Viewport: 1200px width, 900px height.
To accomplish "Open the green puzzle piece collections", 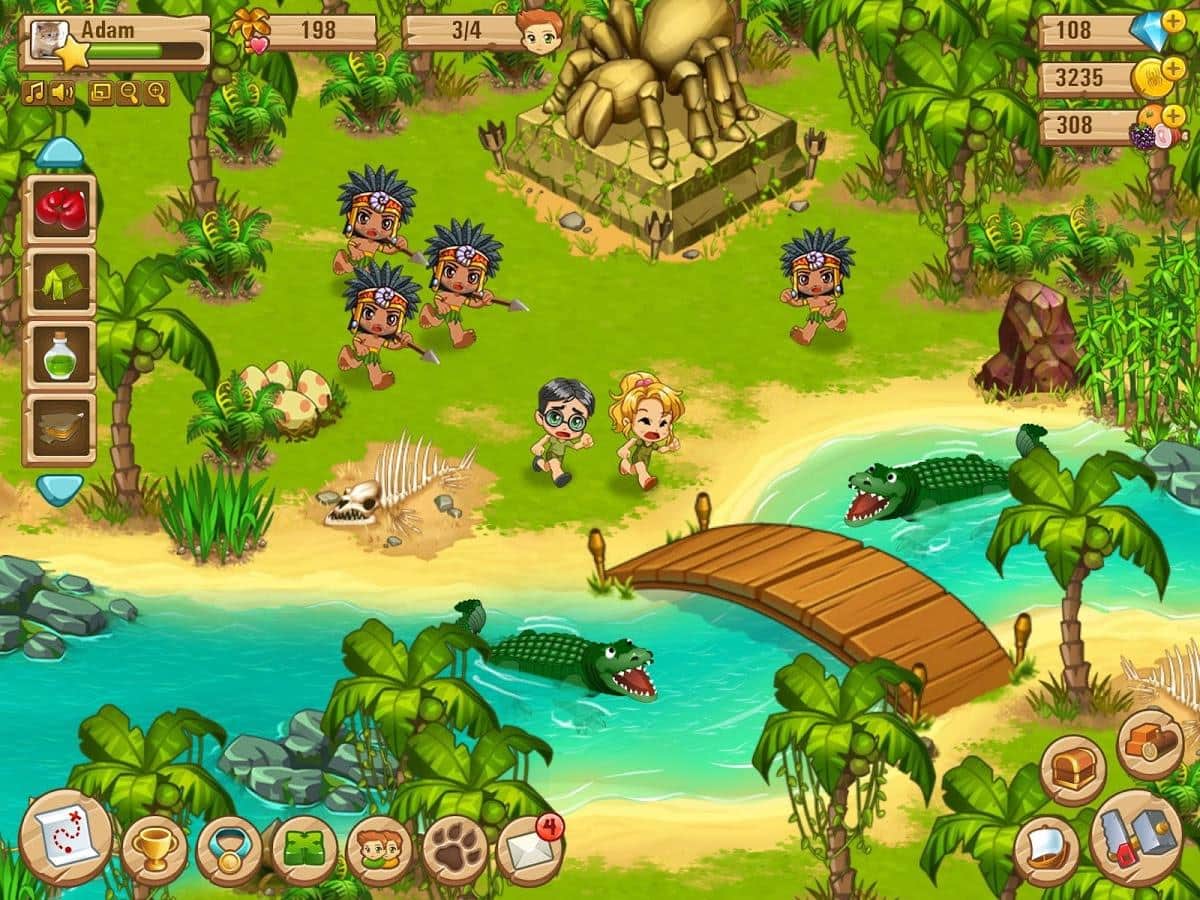I will click(x=304, y=851).
